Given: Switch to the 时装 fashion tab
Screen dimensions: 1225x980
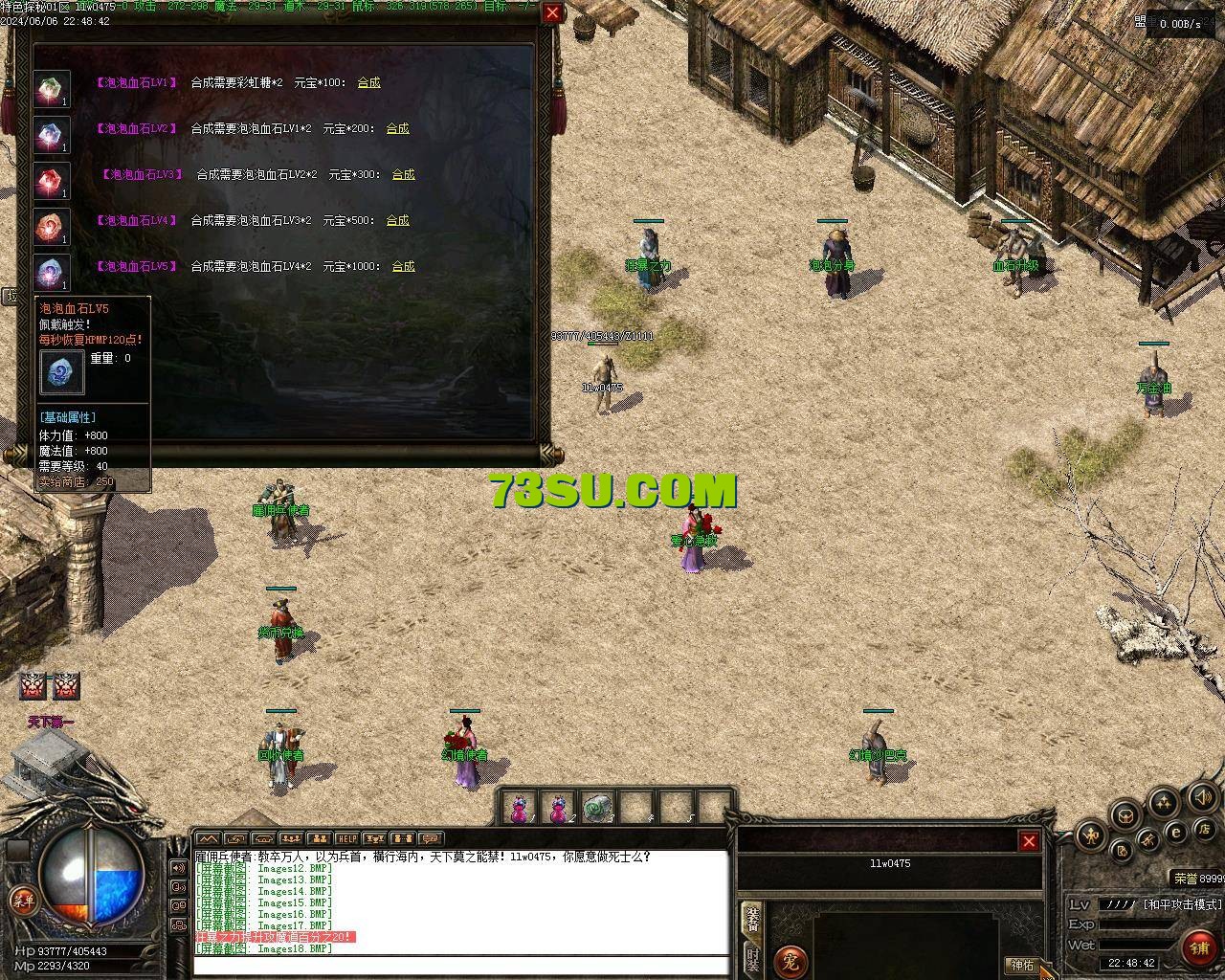Looking at the screenshot, I should [753, 960].
